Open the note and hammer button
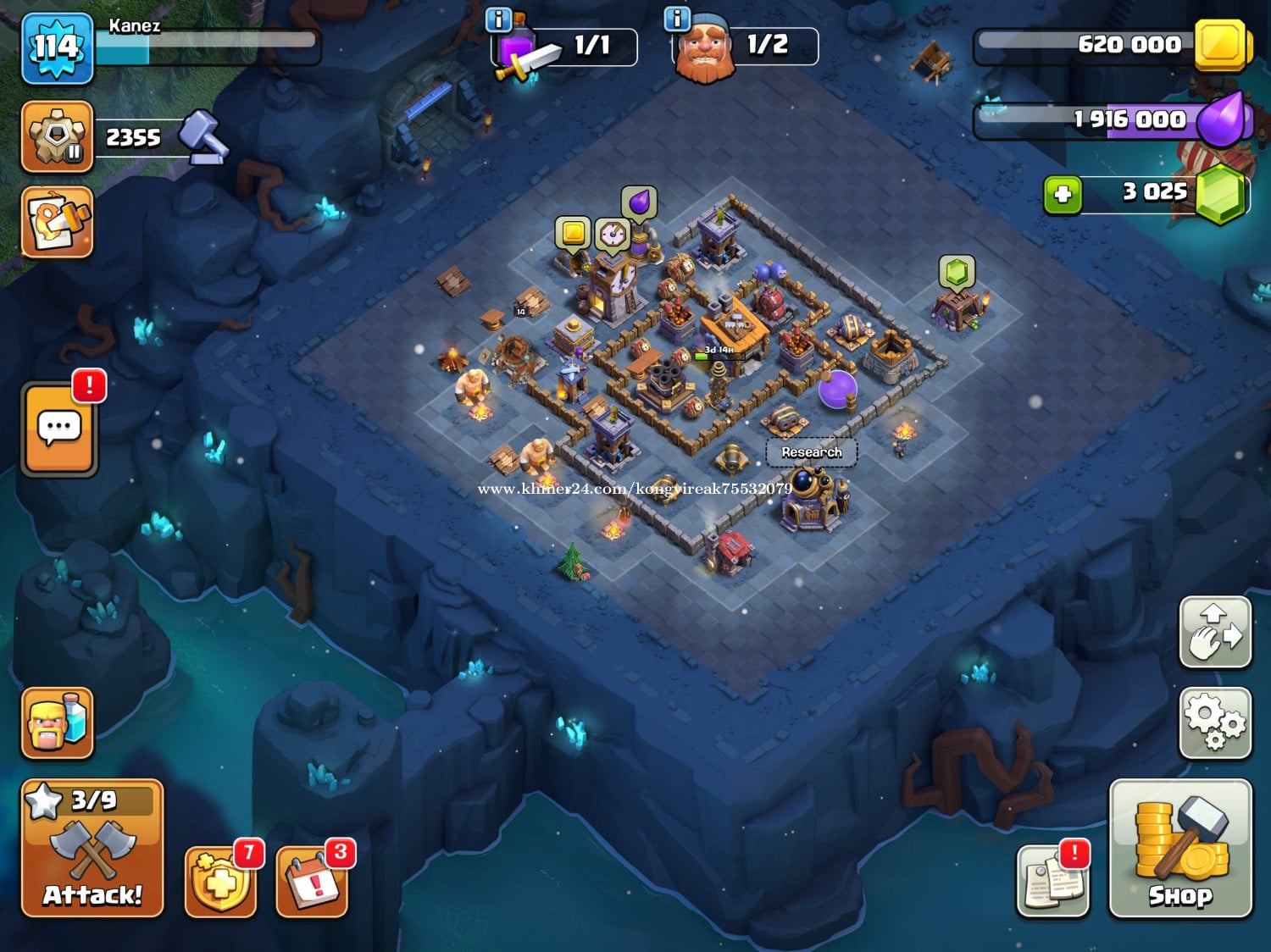This screenshot has width=1271, height=952. point(57,222)
